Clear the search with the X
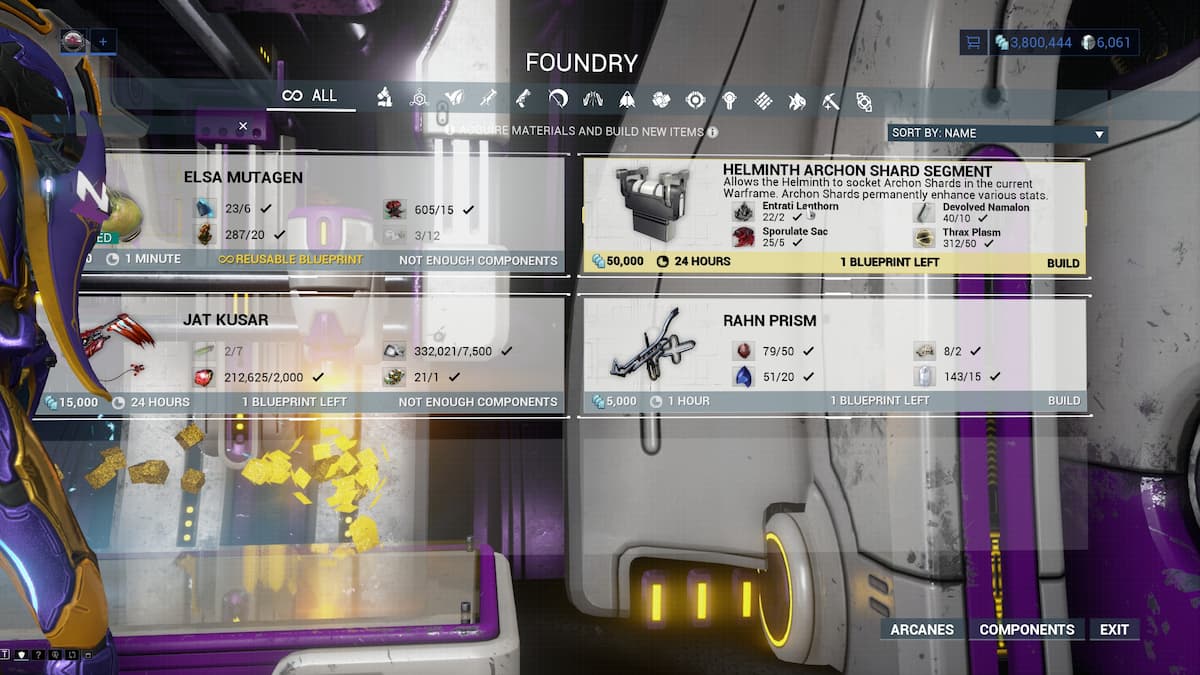 click(243, 126)
